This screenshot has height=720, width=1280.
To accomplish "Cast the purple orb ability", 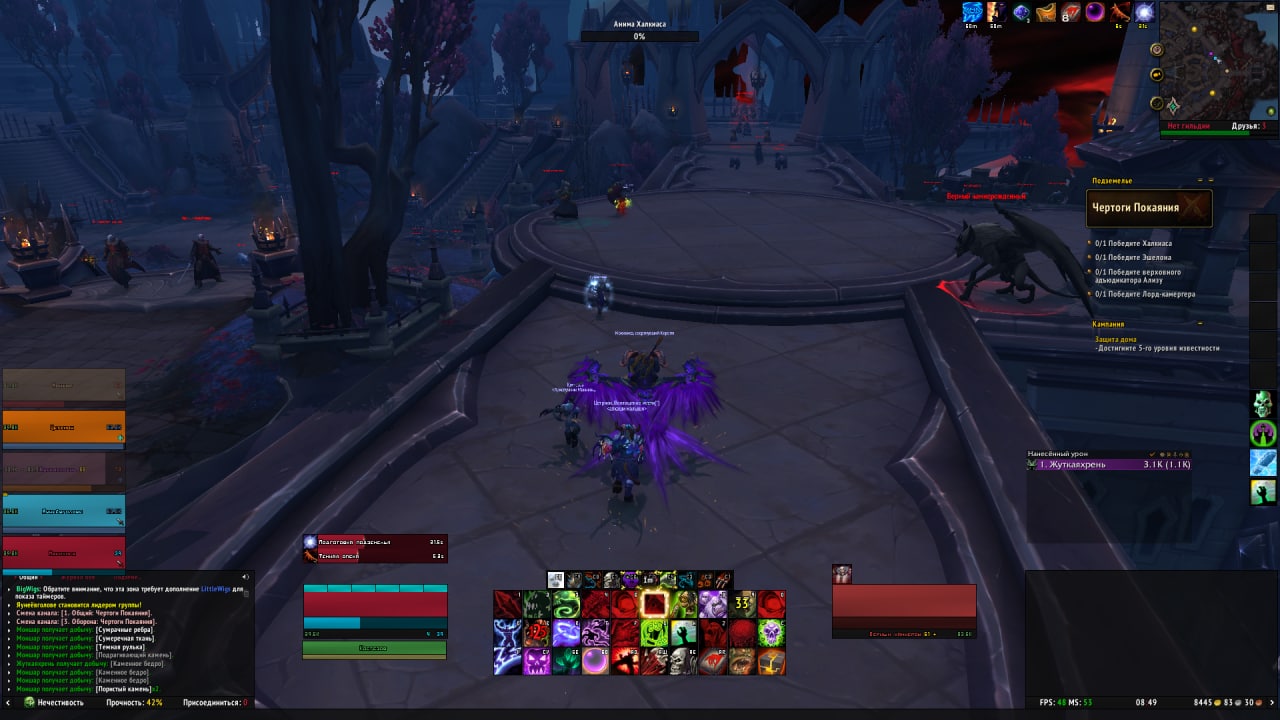I will click(x=596, y=661).
